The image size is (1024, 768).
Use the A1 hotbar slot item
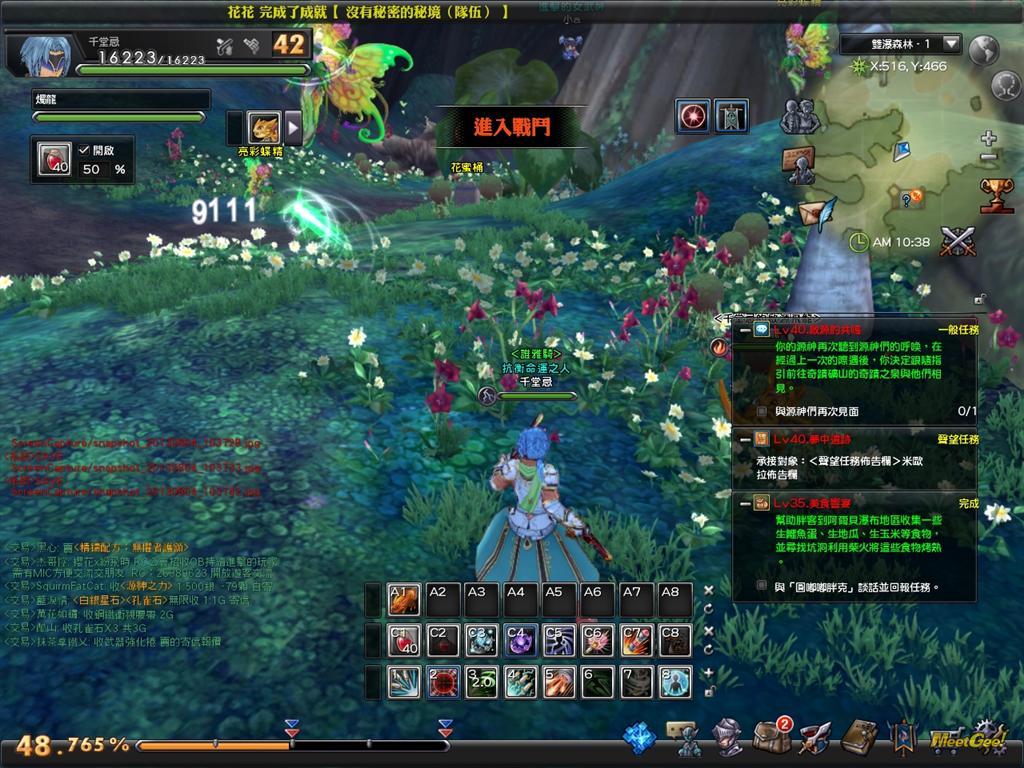pyautogui.click(x=404, y=600)
